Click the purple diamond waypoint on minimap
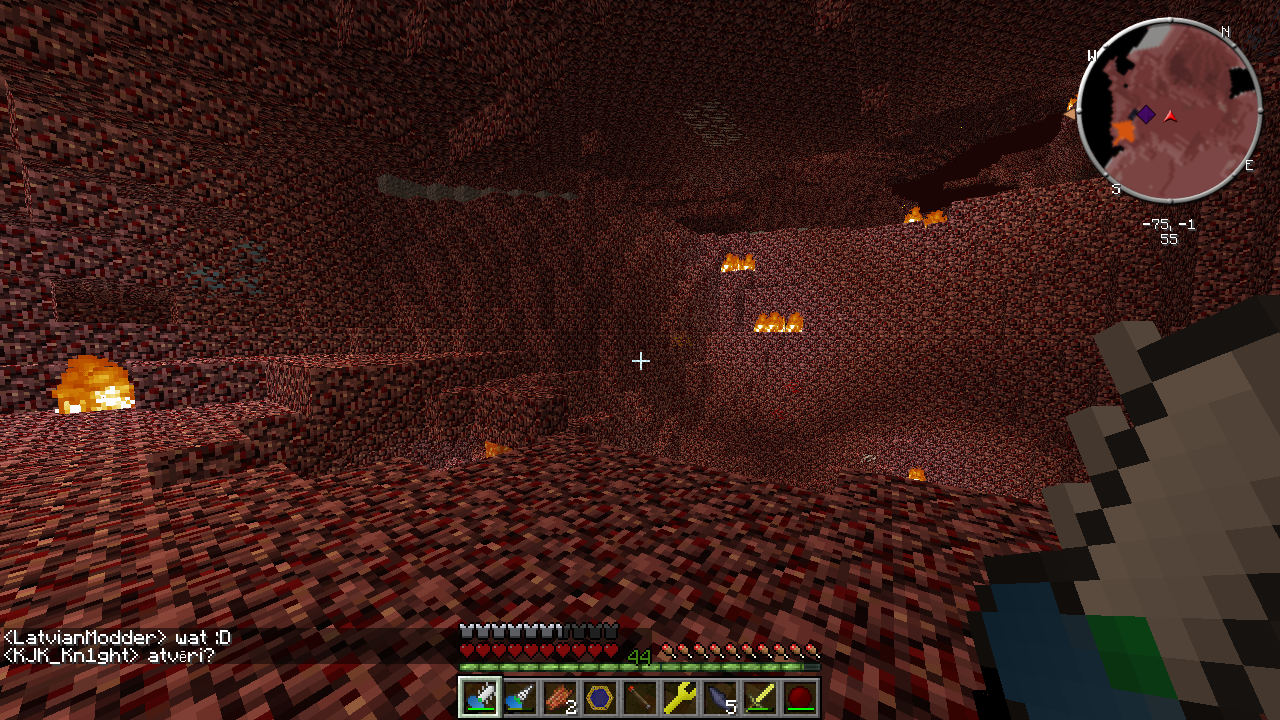 coord(1146,115)
